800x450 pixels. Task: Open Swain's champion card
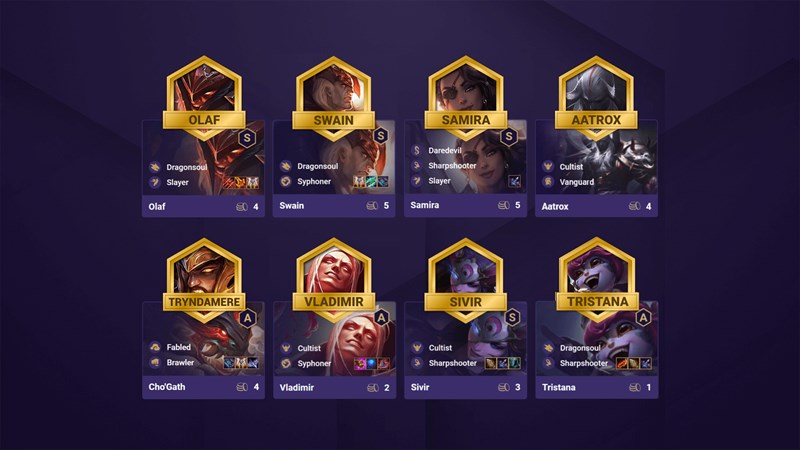tap(334, 165)
